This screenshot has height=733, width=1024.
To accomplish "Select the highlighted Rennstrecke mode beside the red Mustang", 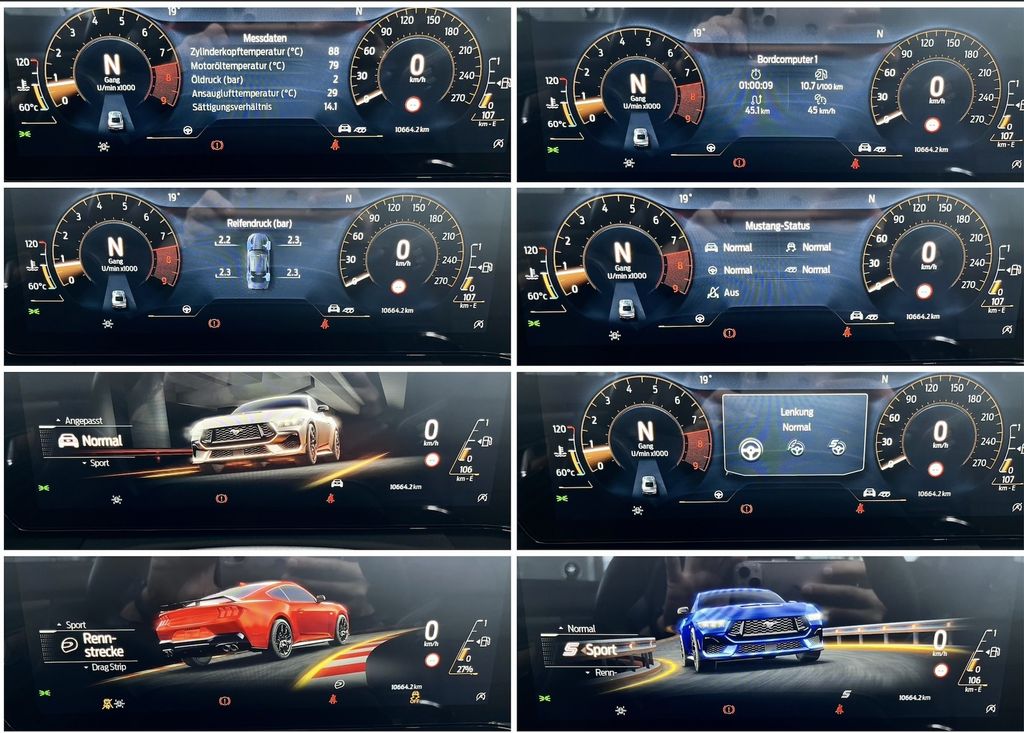I will 96,645.
